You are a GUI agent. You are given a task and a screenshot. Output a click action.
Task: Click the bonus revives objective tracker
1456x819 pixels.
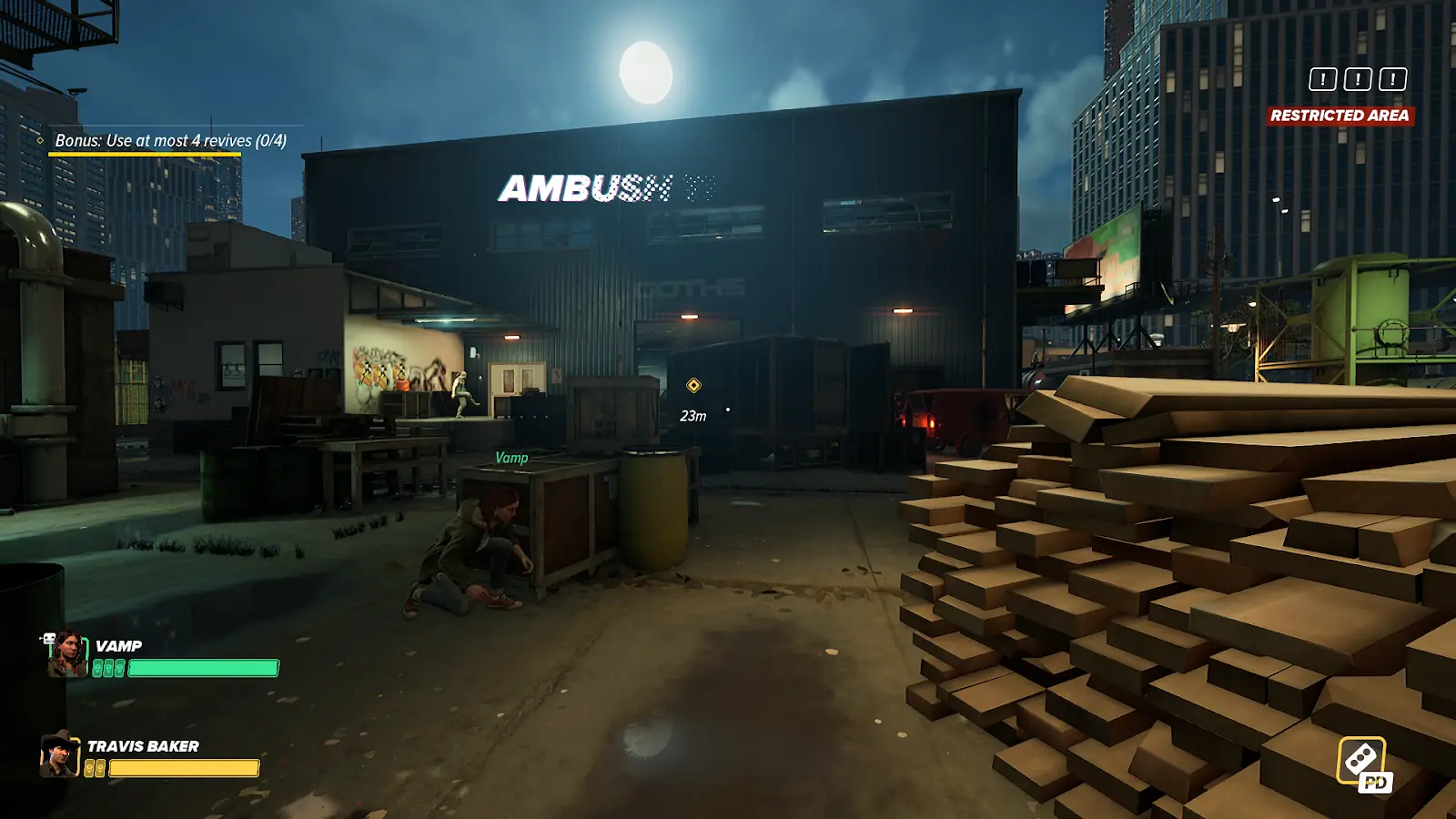[x=170, y=141]
